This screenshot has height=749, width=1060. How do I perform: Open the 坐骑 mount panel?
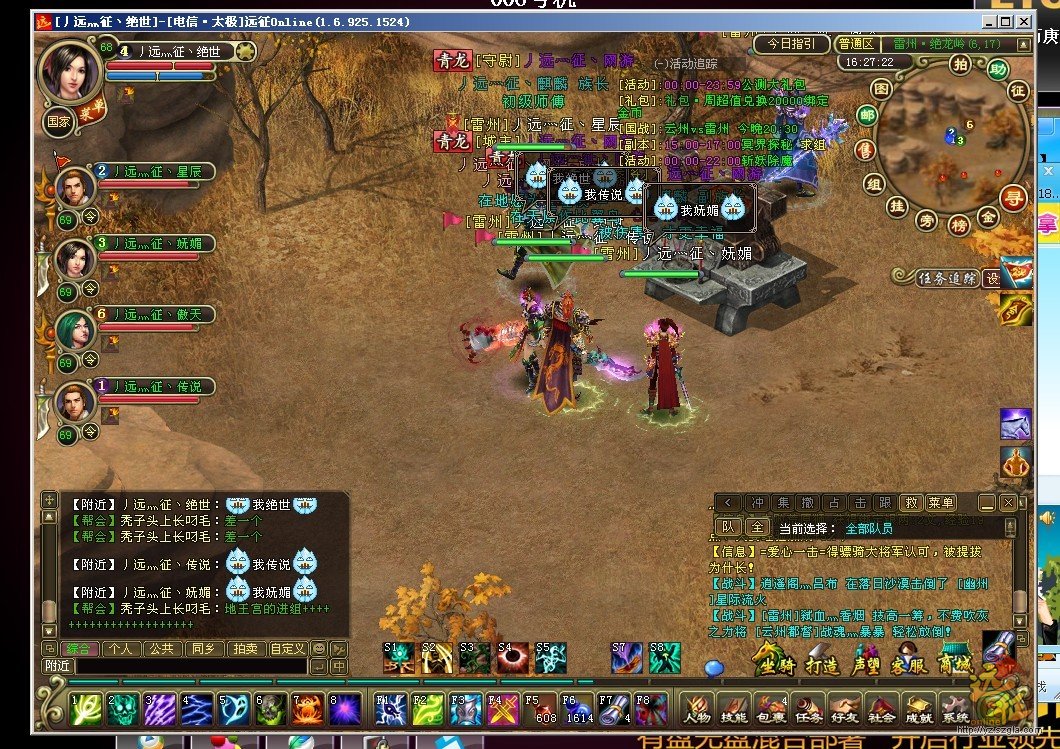coord(771,661)
